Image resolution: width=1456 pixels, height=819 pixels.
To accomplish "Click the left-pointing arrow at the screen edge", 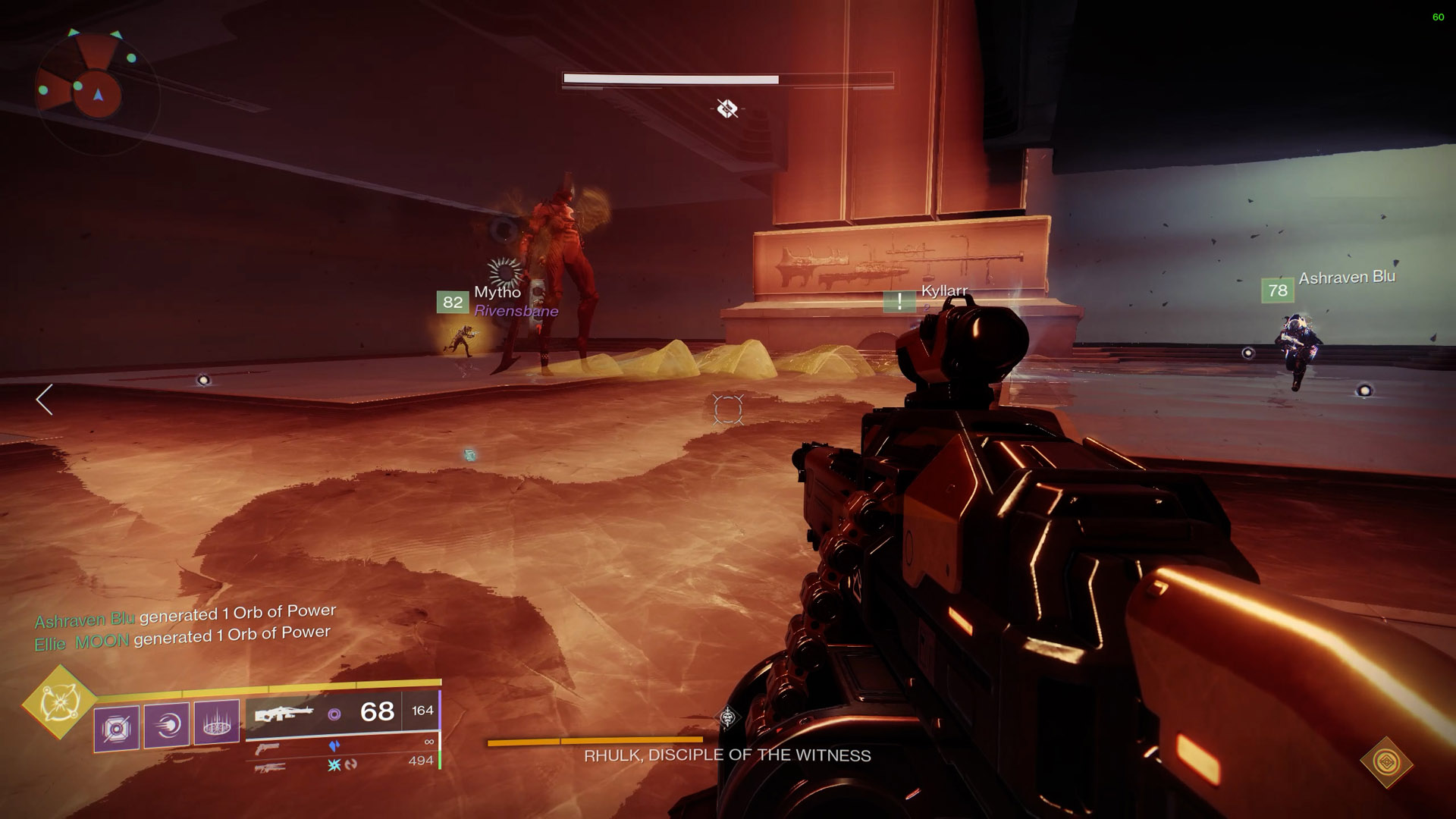I will tap(45, 400).
